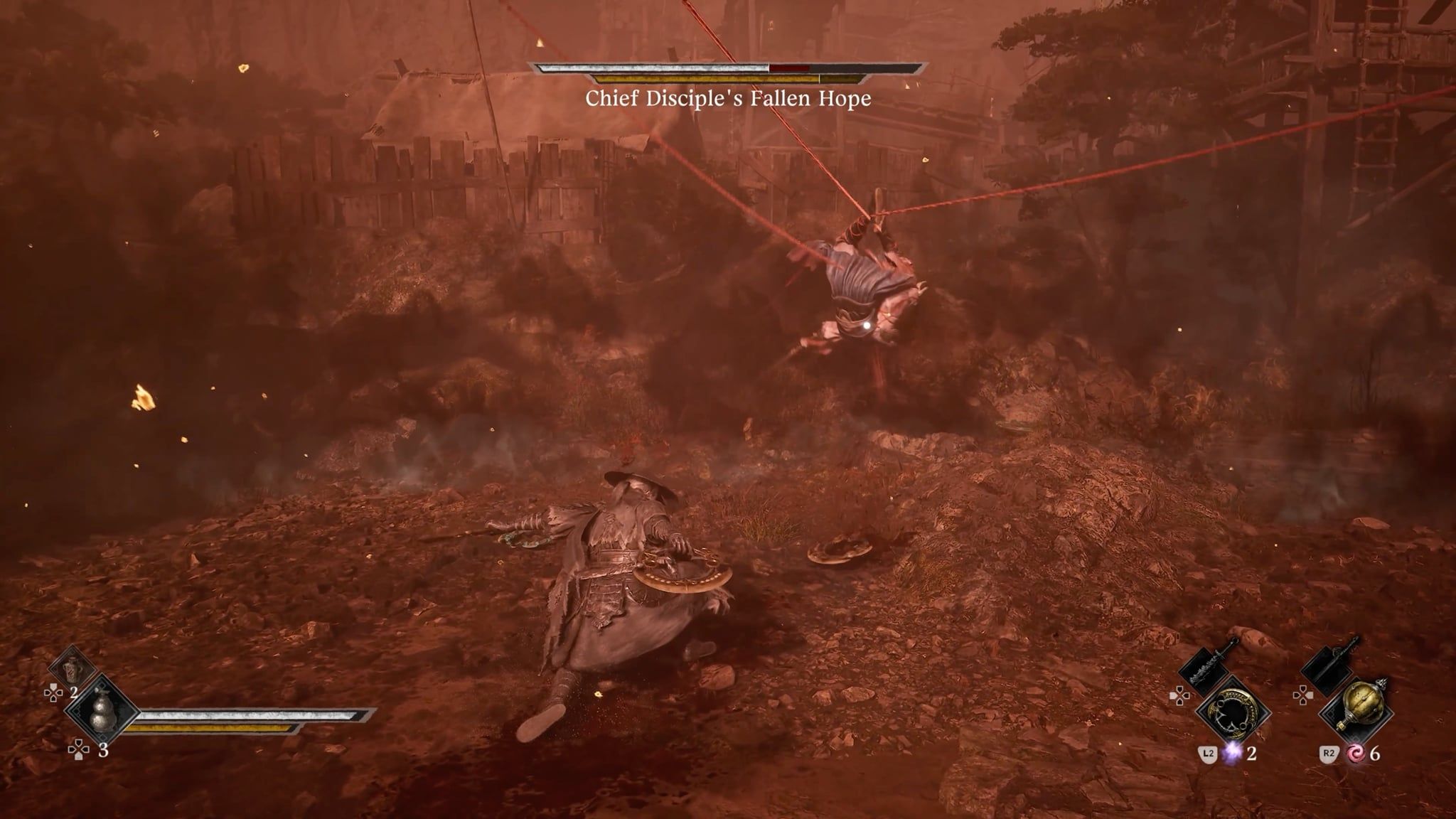This screenshot has height=819, width=1456.
Task: Click the item count showing 2
Action: point(73,692)
